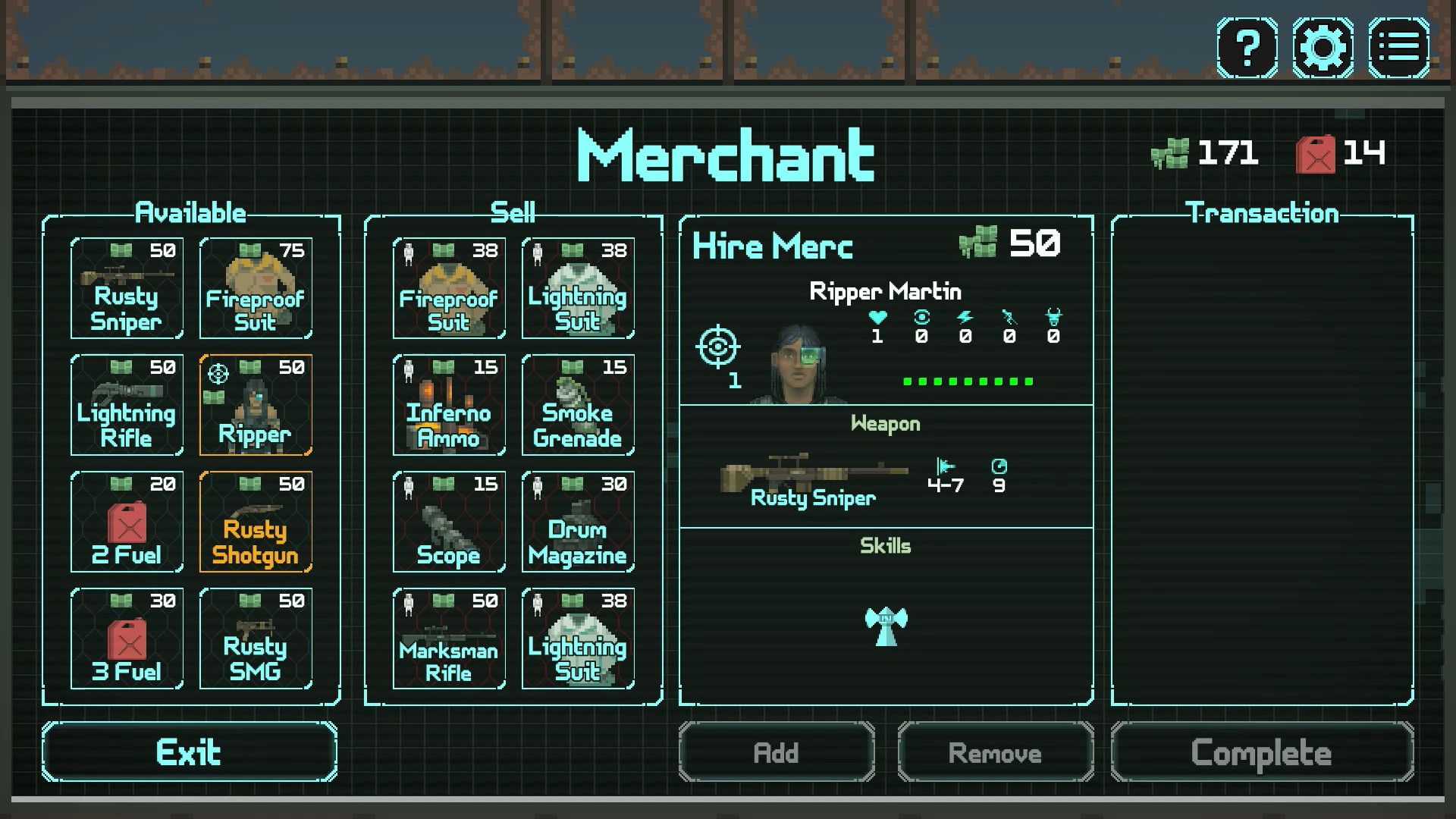Image resolution: width=1456 pixels, height=819 pixels.
Task: Complete the transaction
Action: point(1262,752)
